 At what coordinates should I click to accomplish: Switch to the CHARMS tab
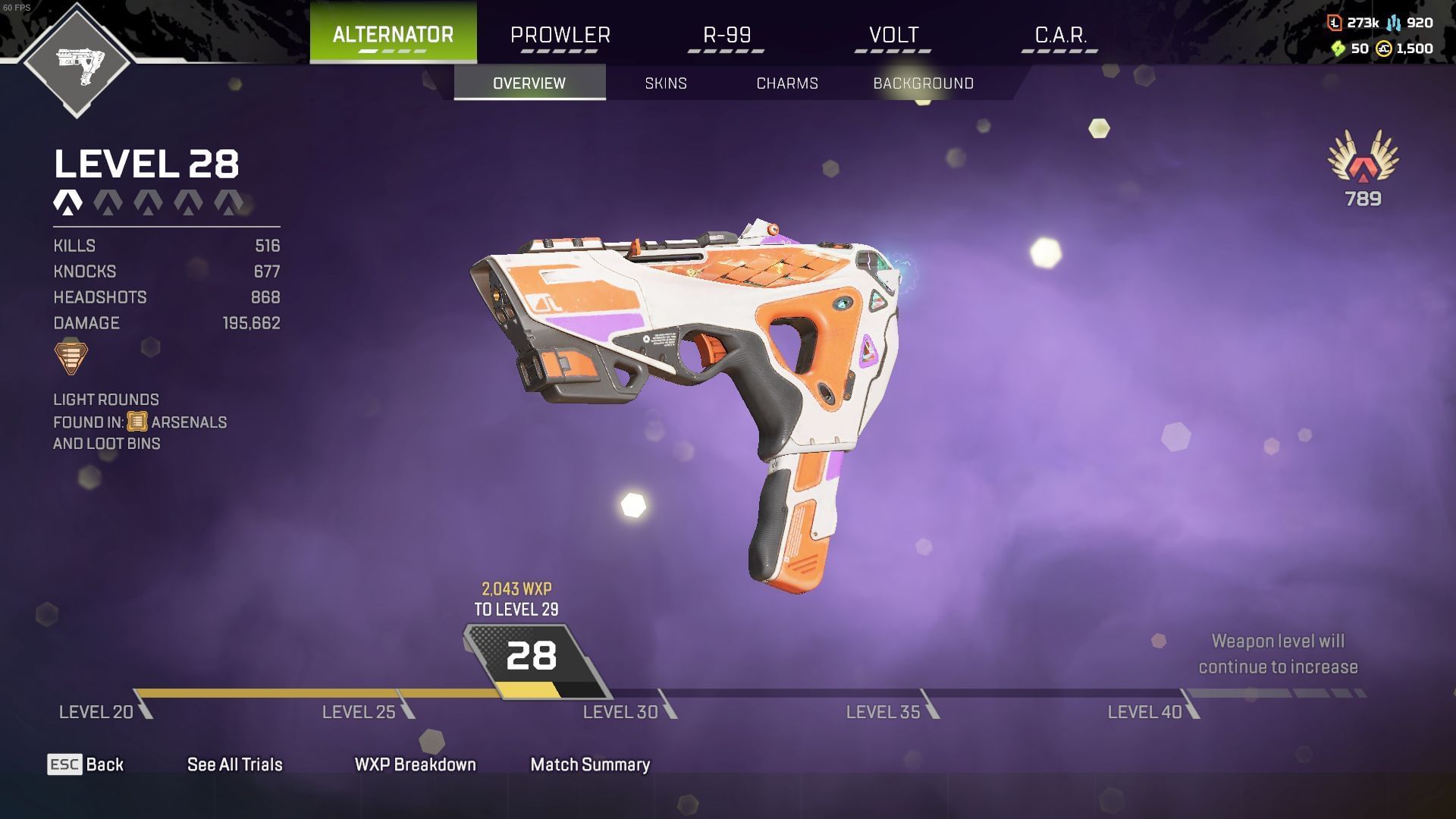[786, 83]
